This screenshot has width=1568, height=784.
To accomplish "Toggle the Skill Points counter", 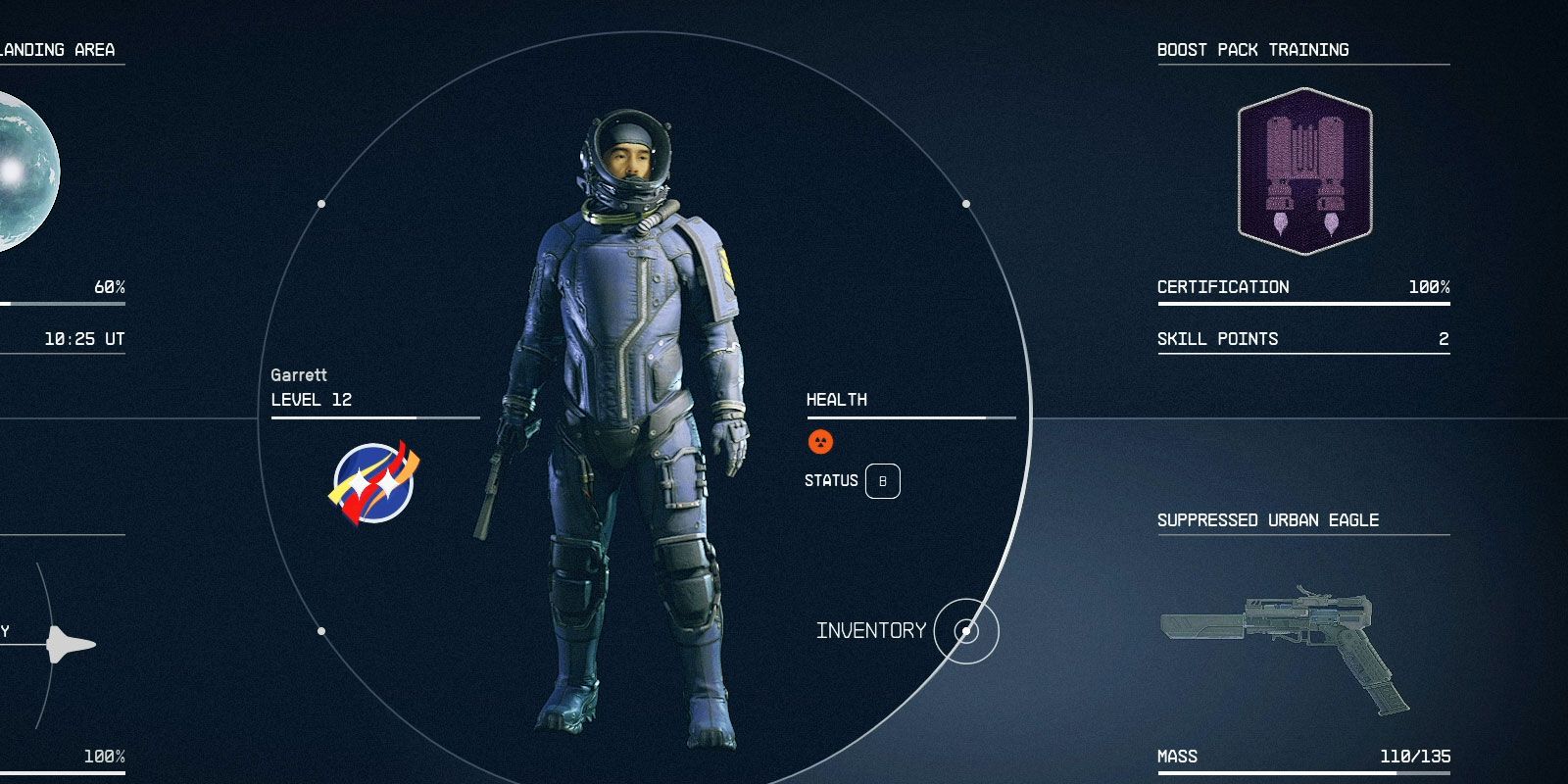I will [1301, 339].
